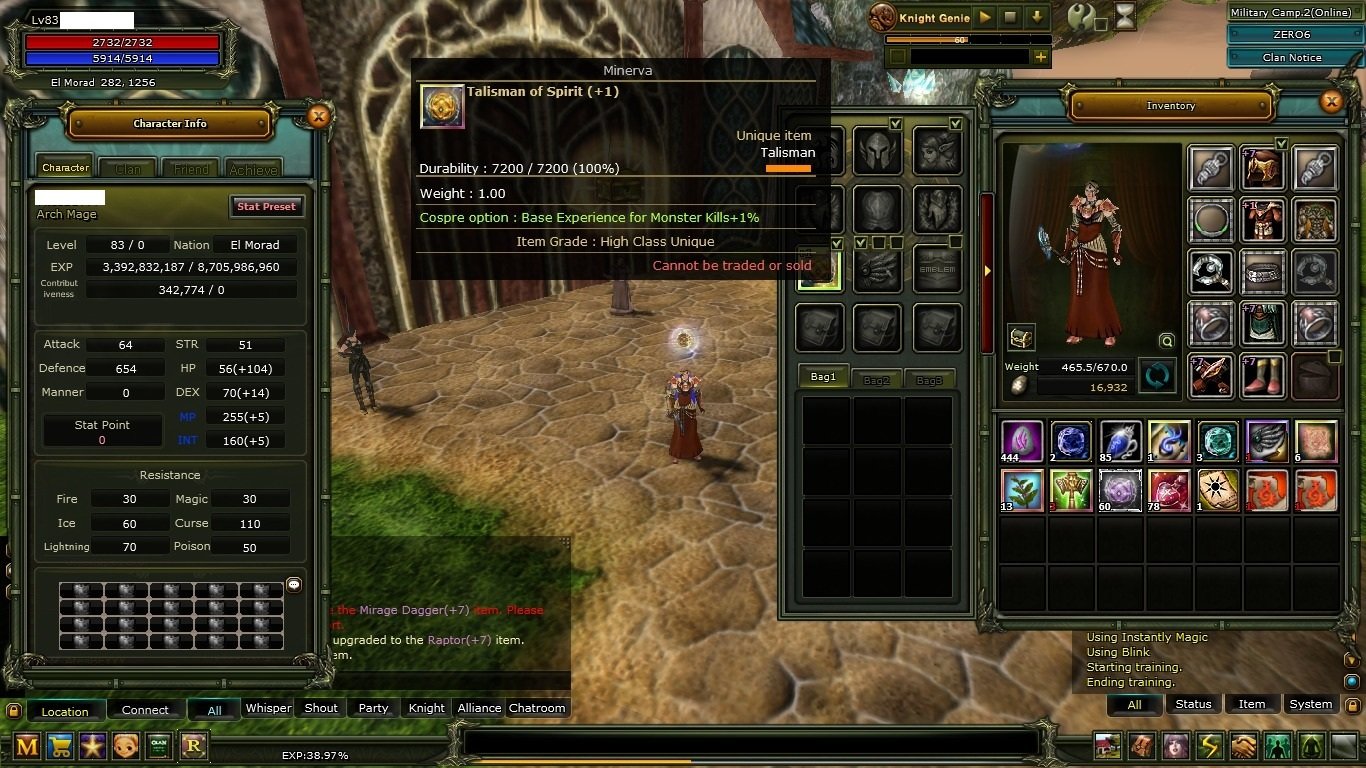Toggle the padlock icon beside the chat tabs

[12, 710]
